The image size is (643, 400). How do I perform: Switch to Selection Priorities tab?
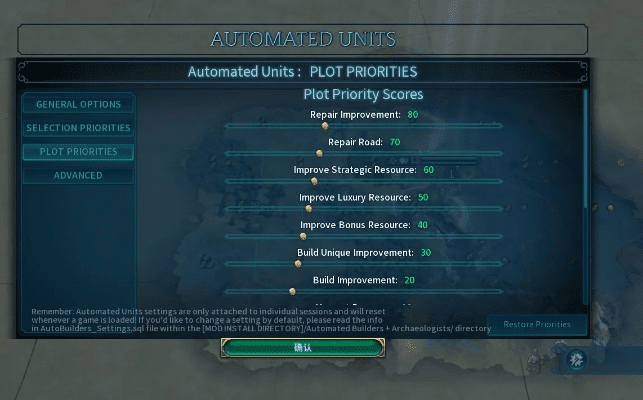pyautogui.click(x=78, y=128)
